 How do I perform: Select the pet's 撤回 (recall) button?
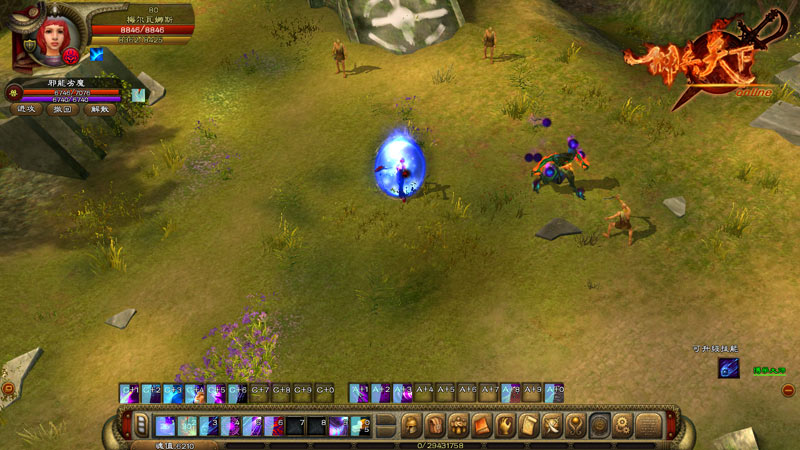pyautogui.click(x=63, y=109)
